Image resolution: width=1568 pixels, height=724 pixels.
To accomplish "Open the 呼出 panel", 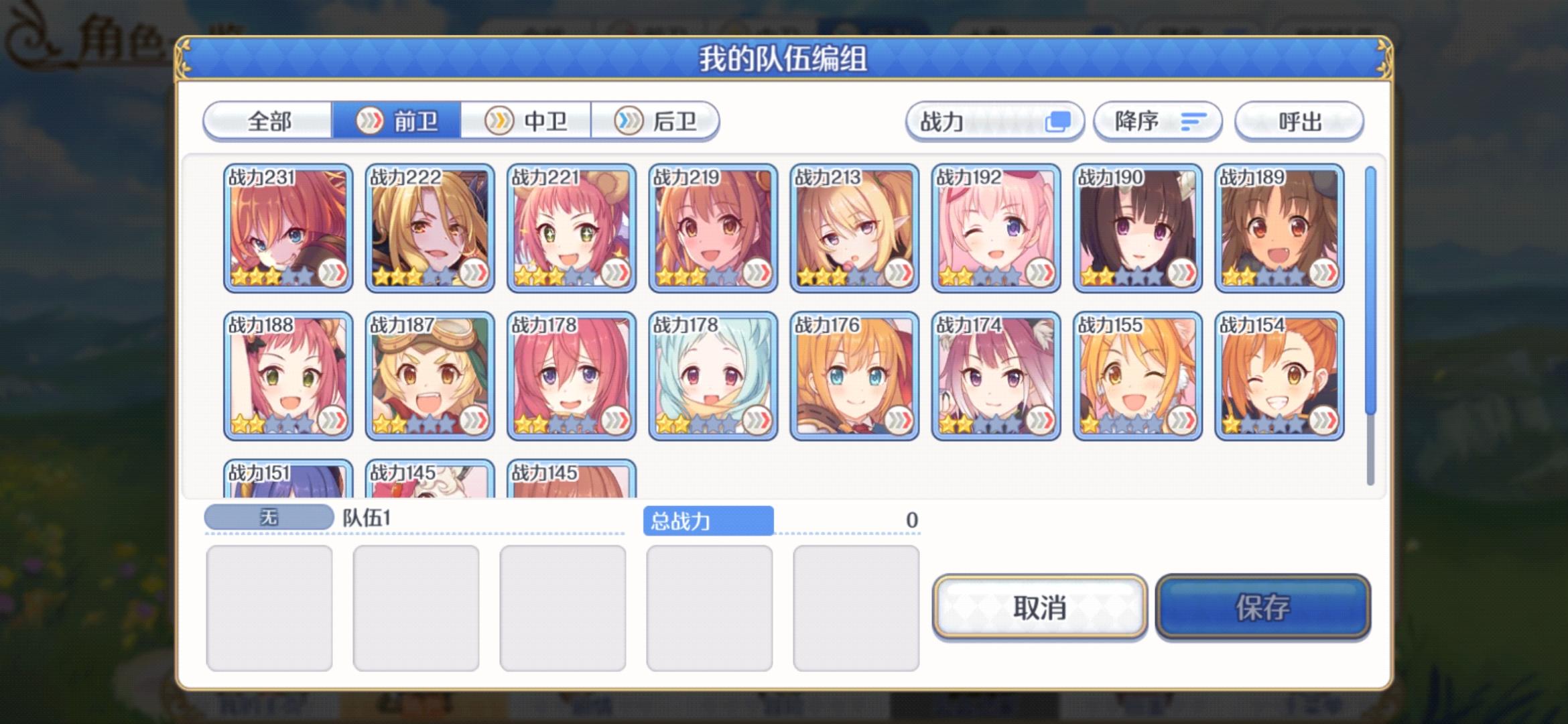I will click(x=1299, y=121).
